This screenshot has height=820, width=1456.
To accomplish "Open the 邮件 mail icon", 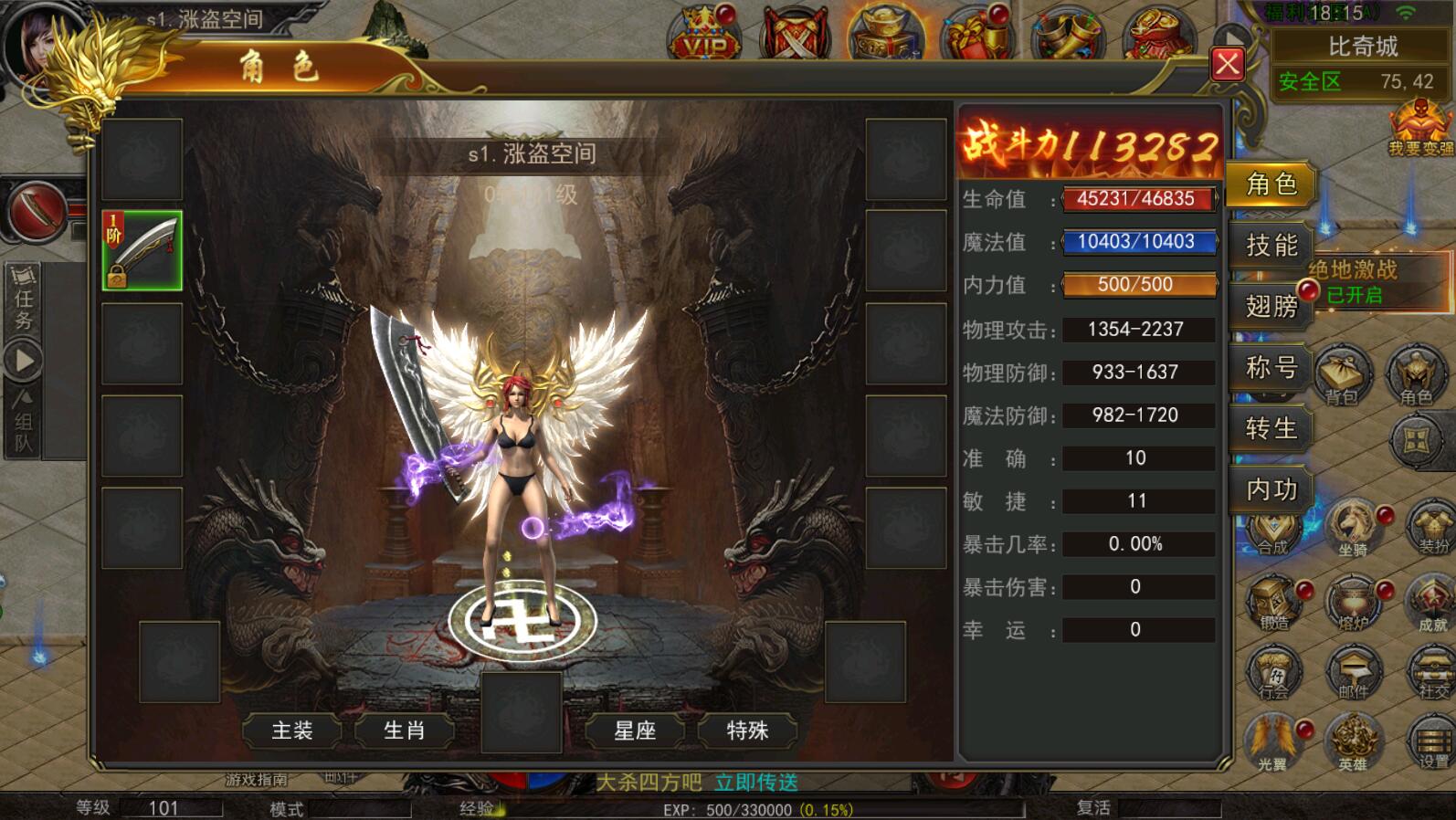I will 1353,671.
